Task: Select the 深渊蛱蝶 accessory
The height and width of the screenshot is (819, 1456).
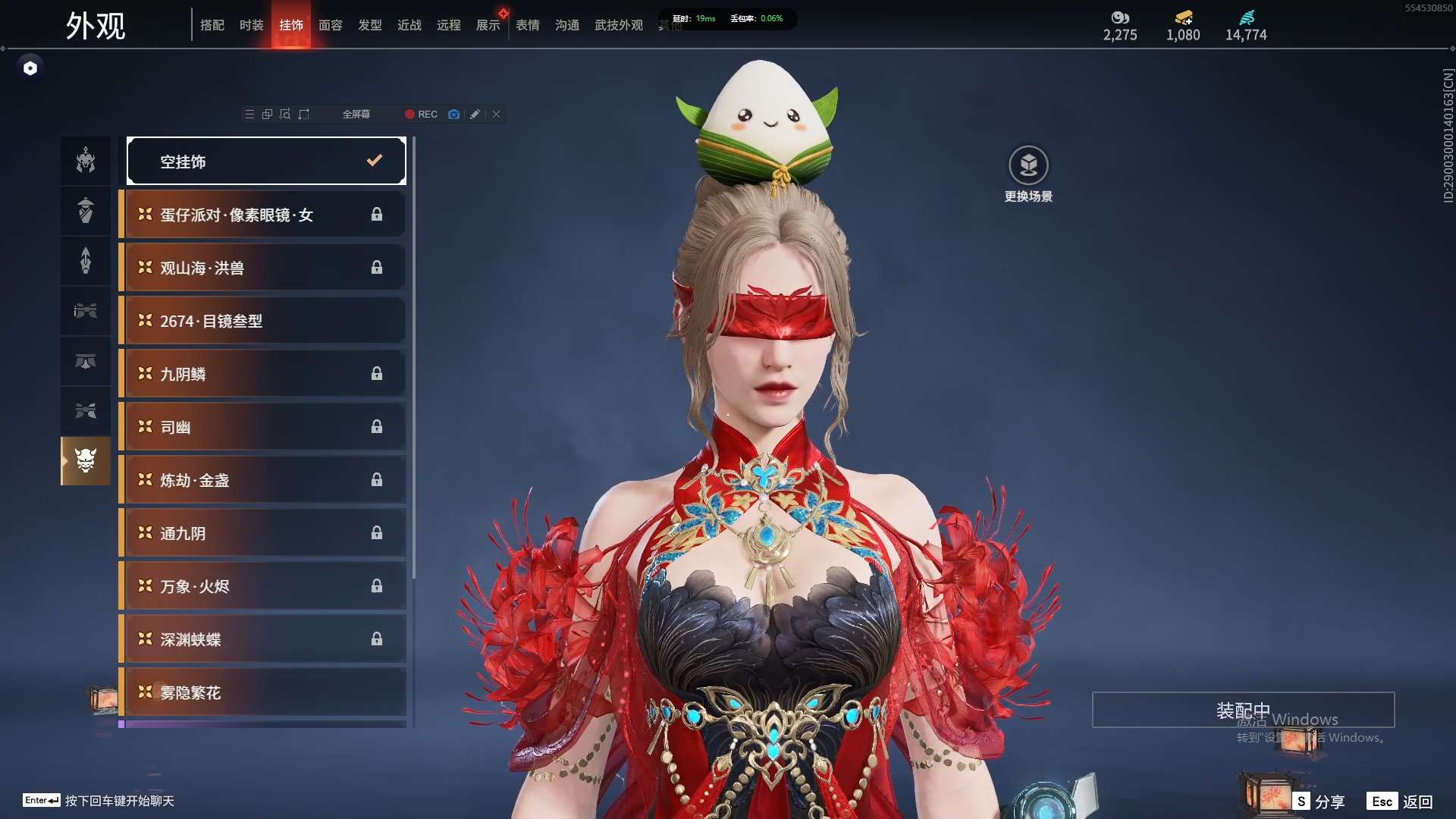Action: [262, 639]
